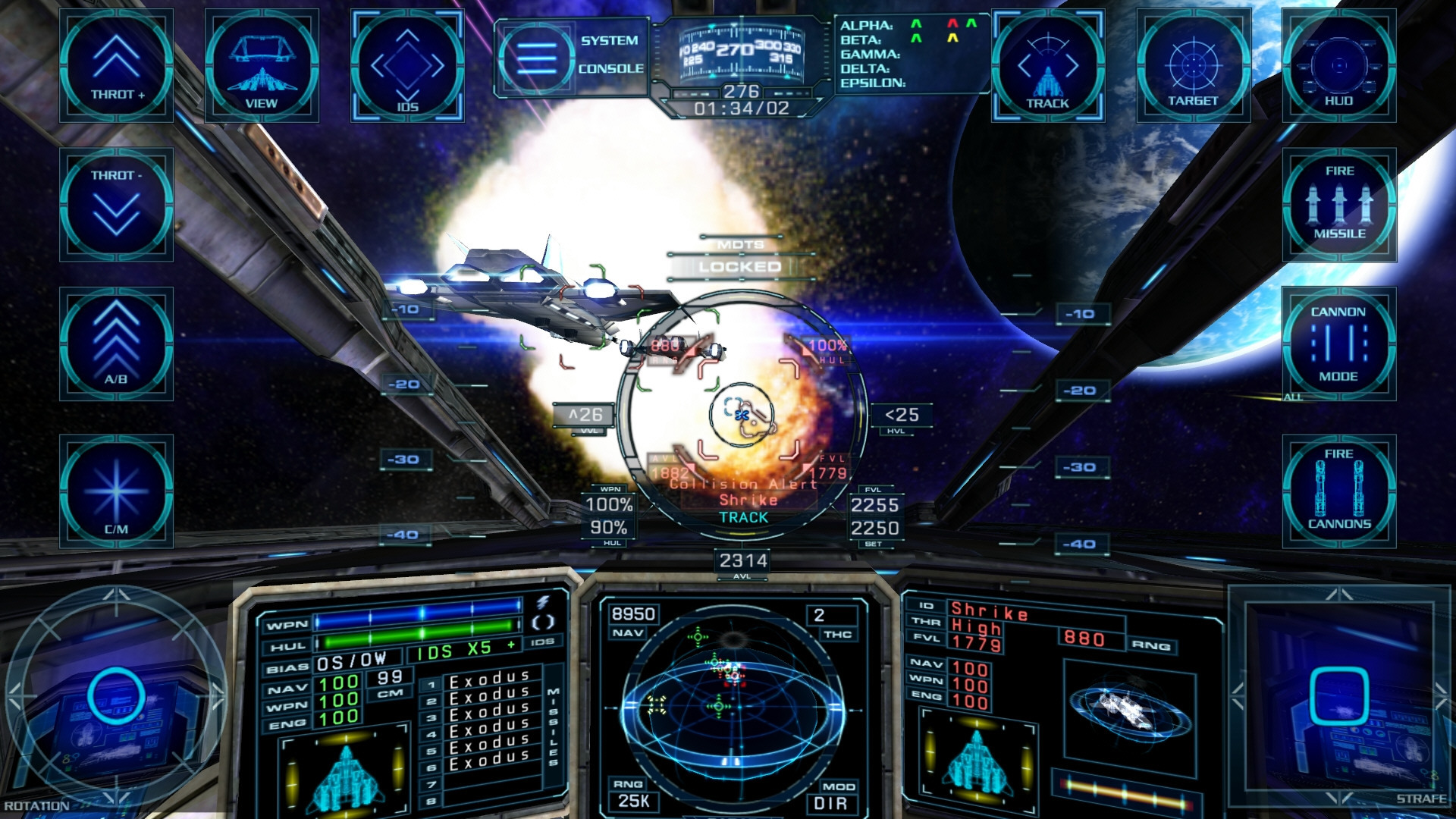
Task: Select the first Exodus missile slot
Action: coord(488,679)
